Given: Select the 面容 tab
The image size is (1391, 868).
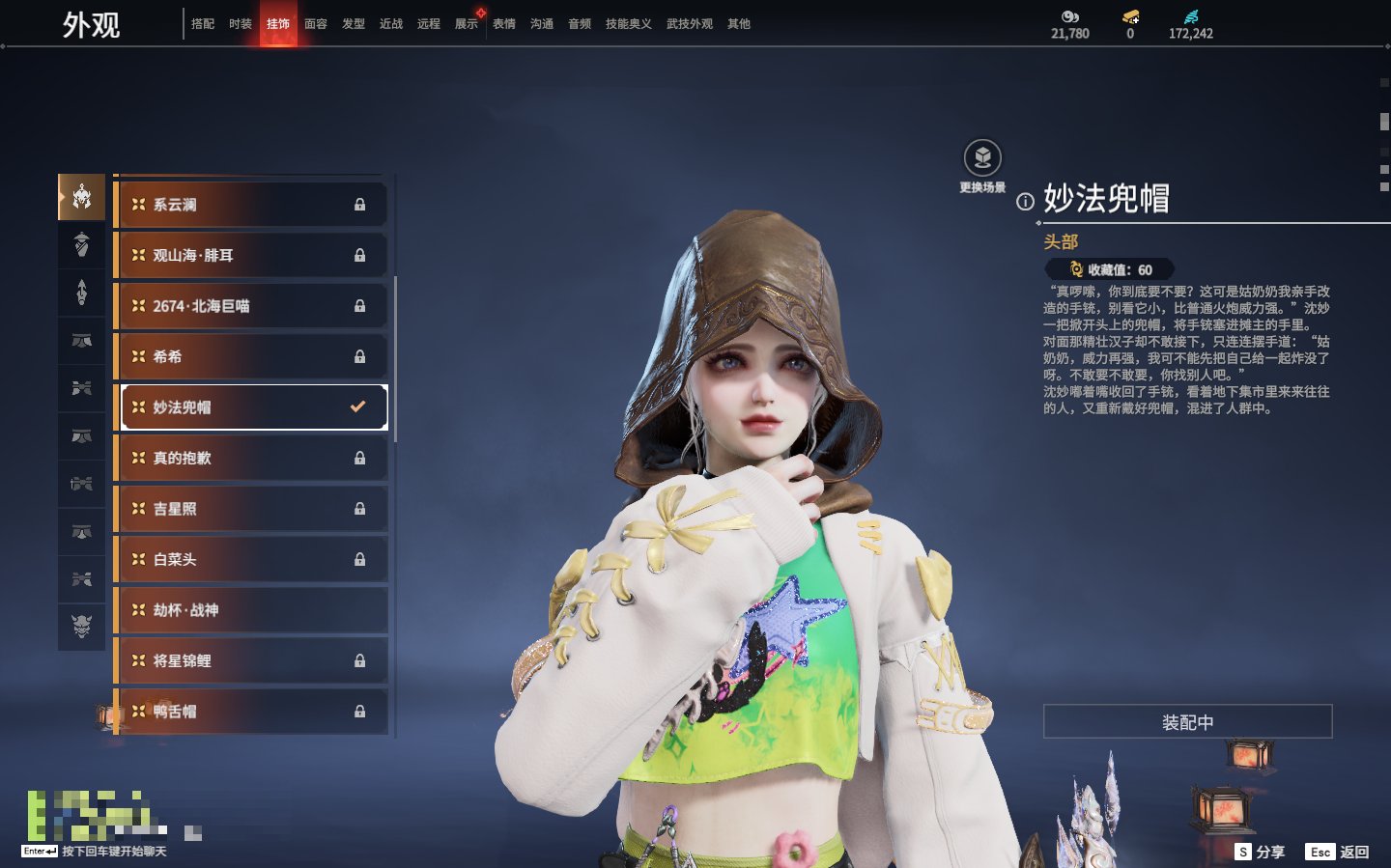Looking at the screenshot, I should [316, 24].
